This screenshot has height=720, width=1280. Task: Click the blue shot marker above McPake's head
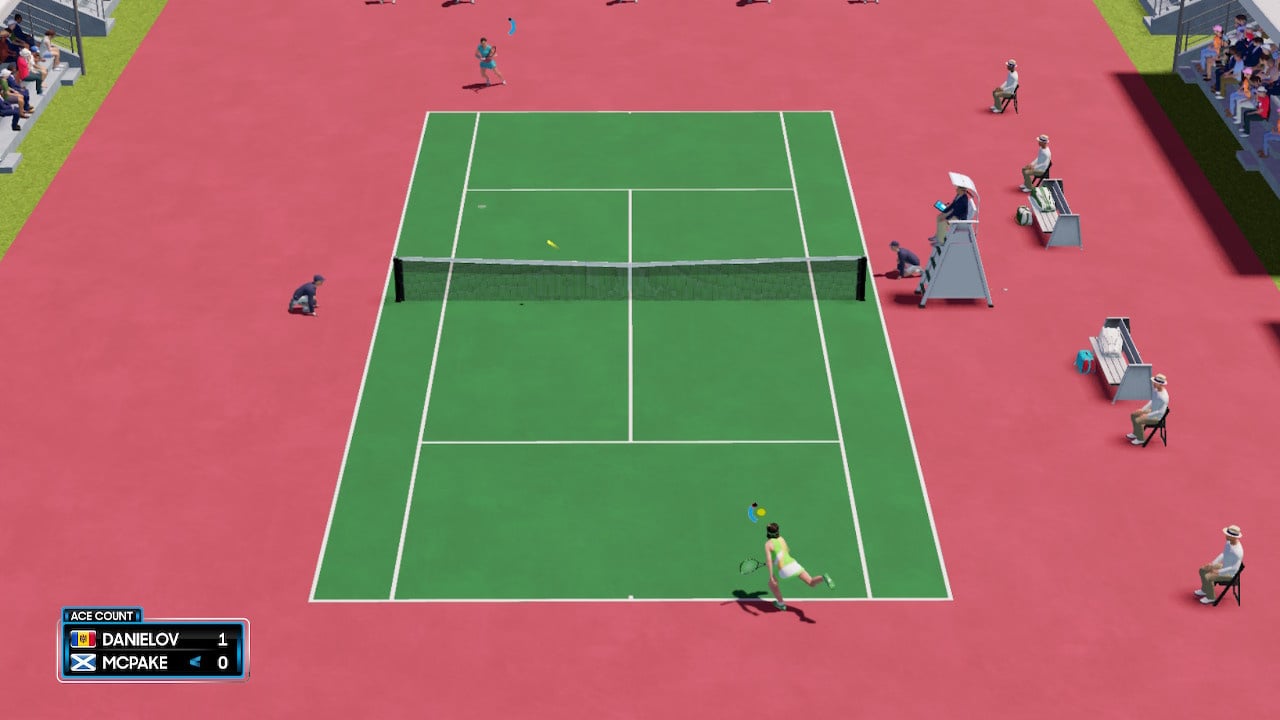752,515
